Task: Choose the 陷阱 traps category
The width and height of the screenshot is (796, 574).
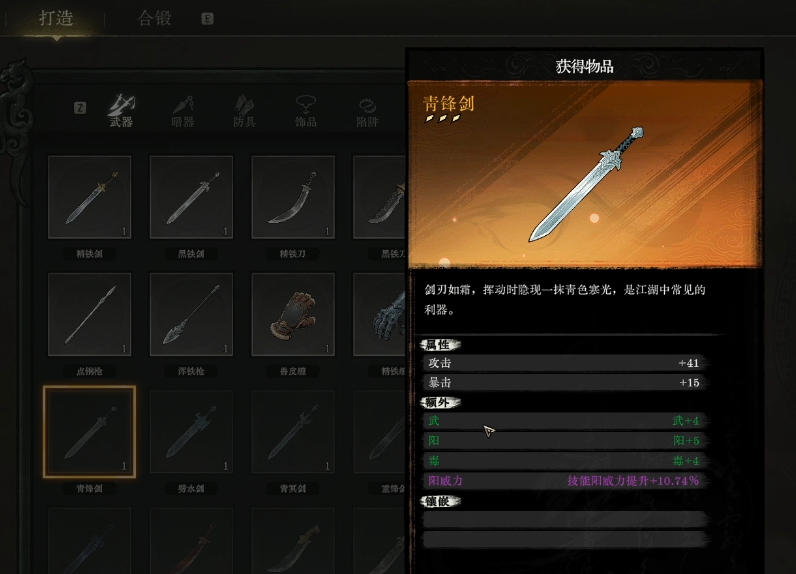Action: point(367,110)
